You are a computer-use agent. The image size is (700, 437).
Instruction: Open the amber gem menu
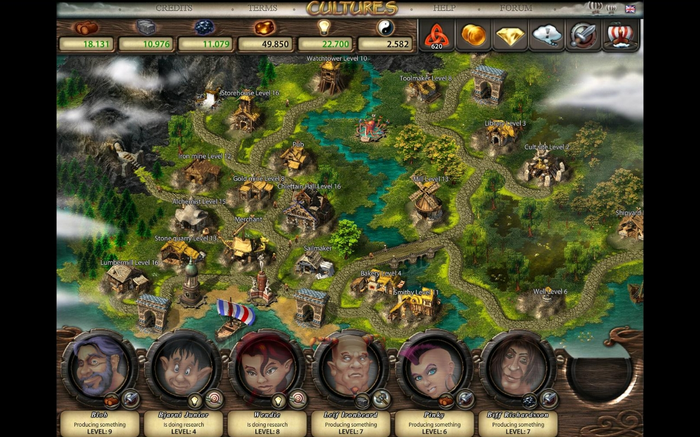click(x=473, y=36)
